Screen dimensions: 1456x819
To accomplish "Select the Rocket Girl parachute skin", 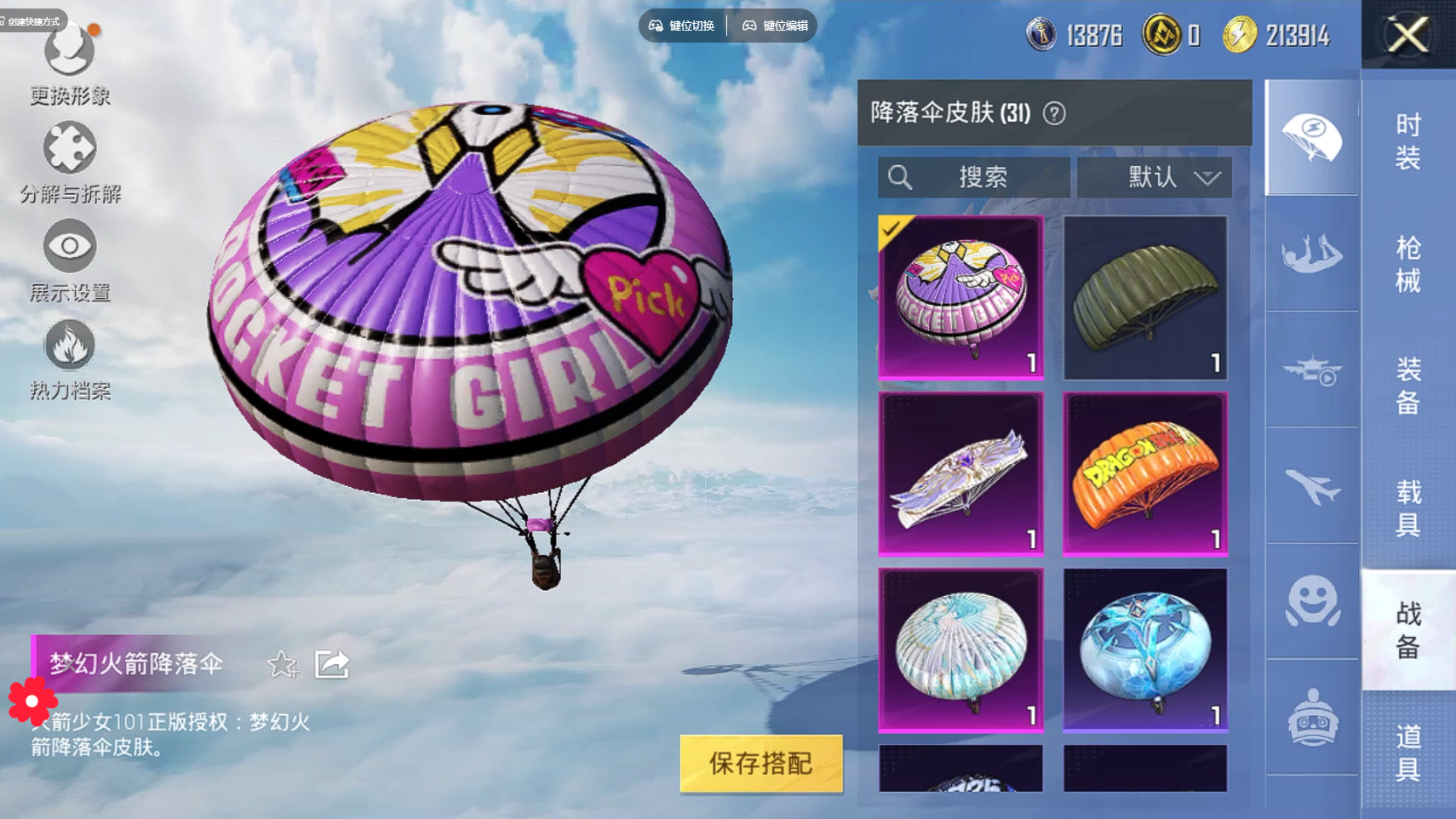I will [x=960, y=296].
